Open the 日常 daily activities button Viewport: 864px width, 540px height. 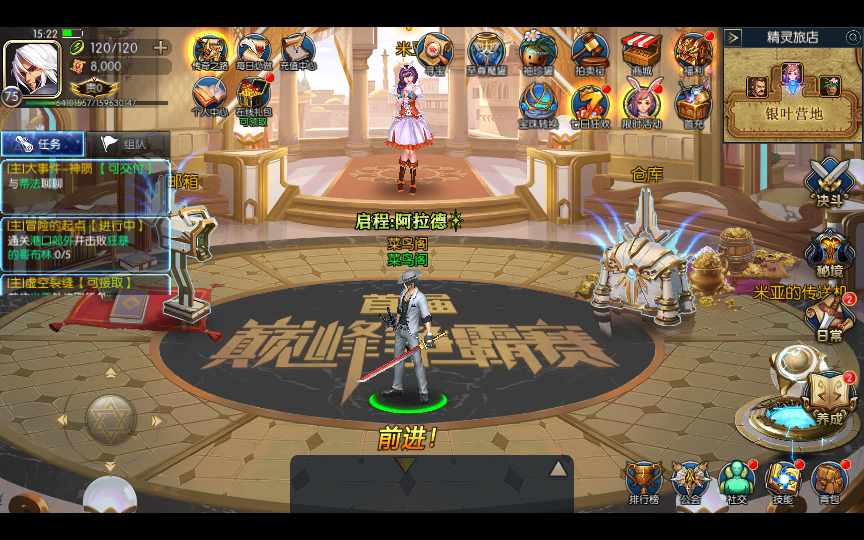(x=829, y=318)
